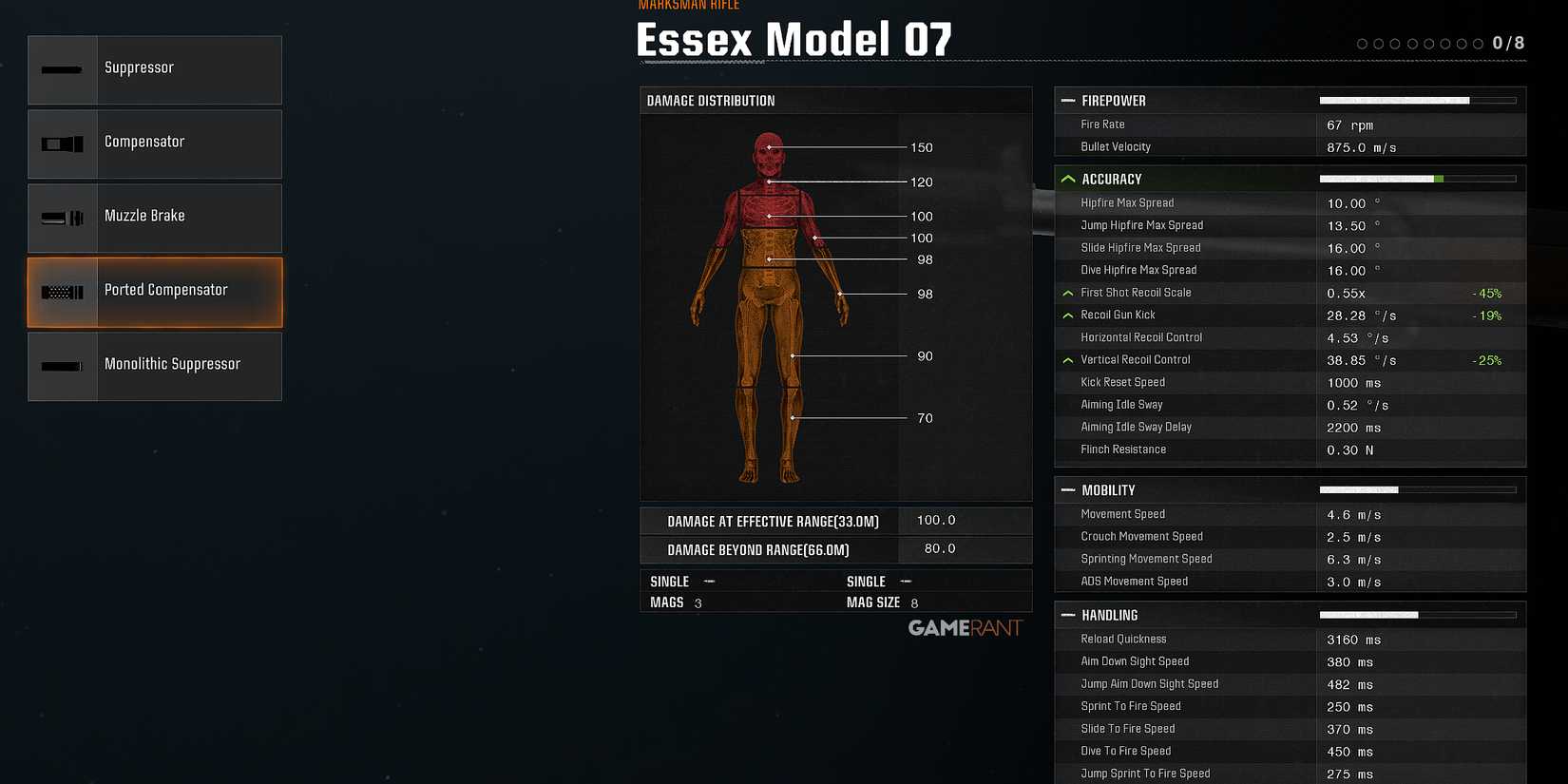This screenshot has width=1568, height=784.
Task: Select the Suppressor attachment icon
Action: (x=62, y=68)
